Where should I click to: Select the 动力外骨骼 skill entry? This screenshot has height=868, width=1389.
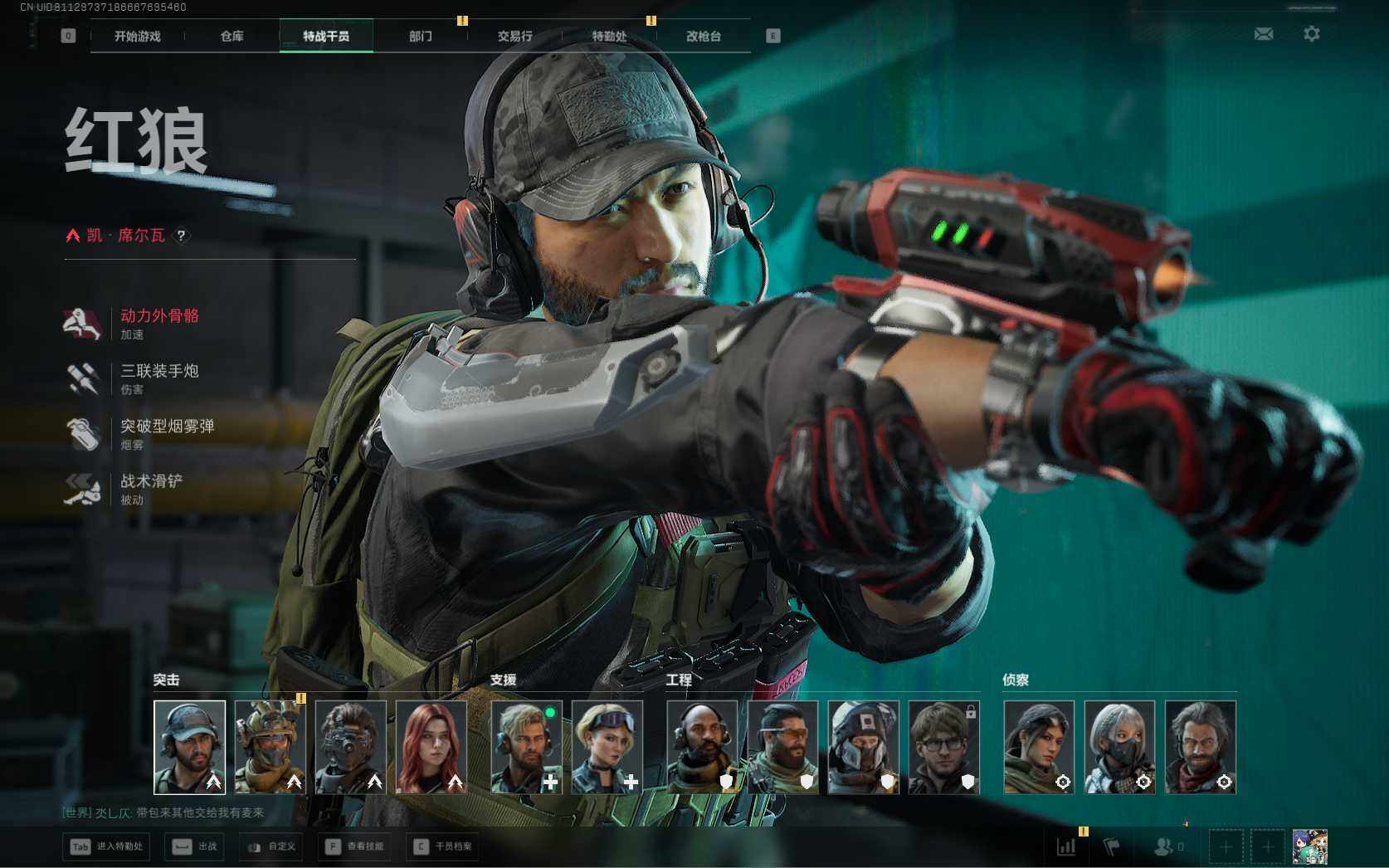[x=159, y=316]
